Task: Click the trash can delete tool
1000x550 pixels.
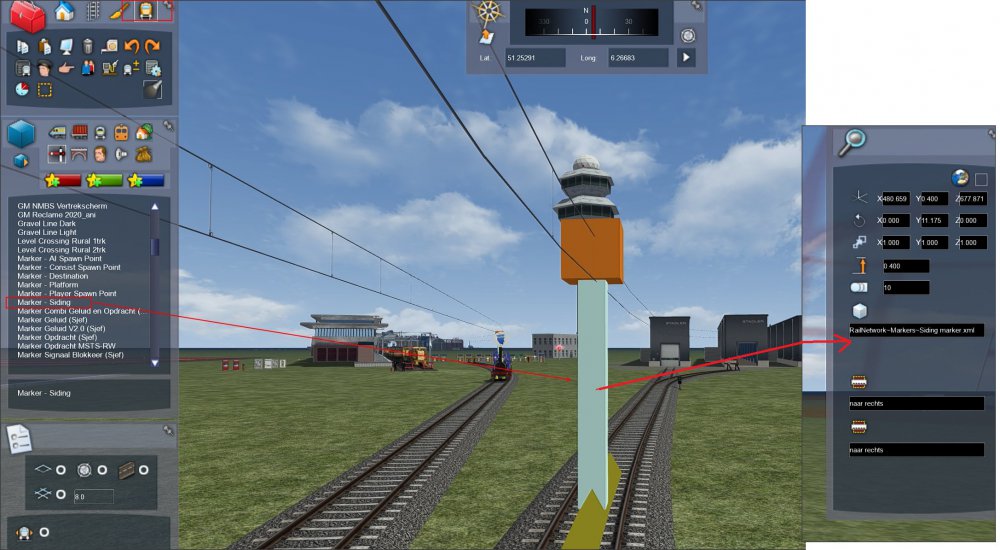Action: (88, 46)
